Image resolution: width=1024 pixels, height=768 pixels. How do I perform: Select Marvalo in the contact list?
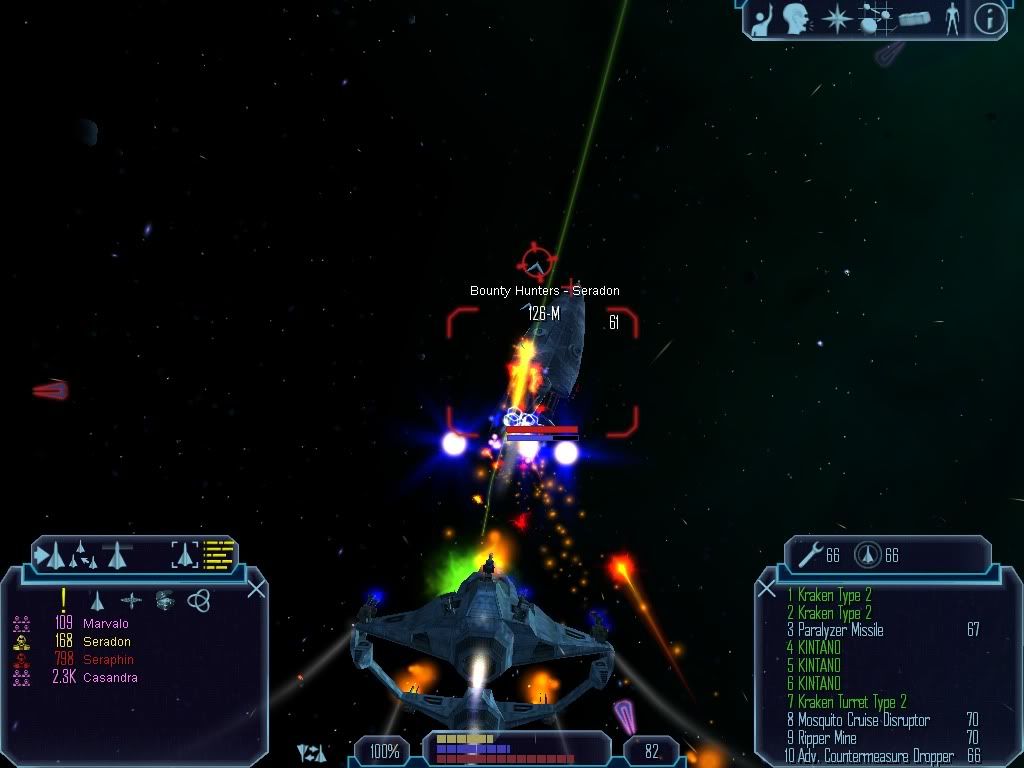pyautogui.click(x=105, y=624)
